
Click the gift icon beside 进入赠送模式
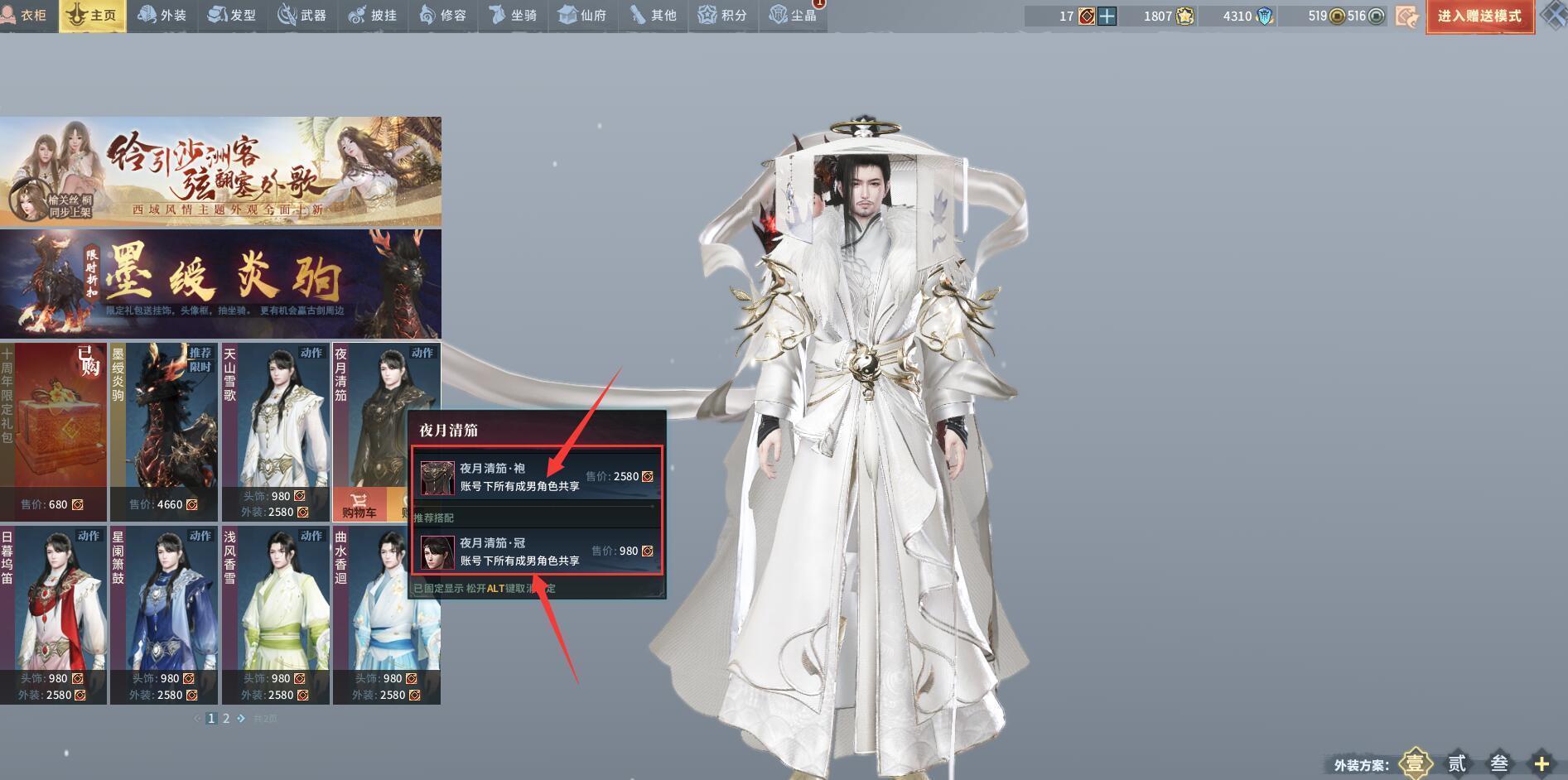click(1407, 16)
